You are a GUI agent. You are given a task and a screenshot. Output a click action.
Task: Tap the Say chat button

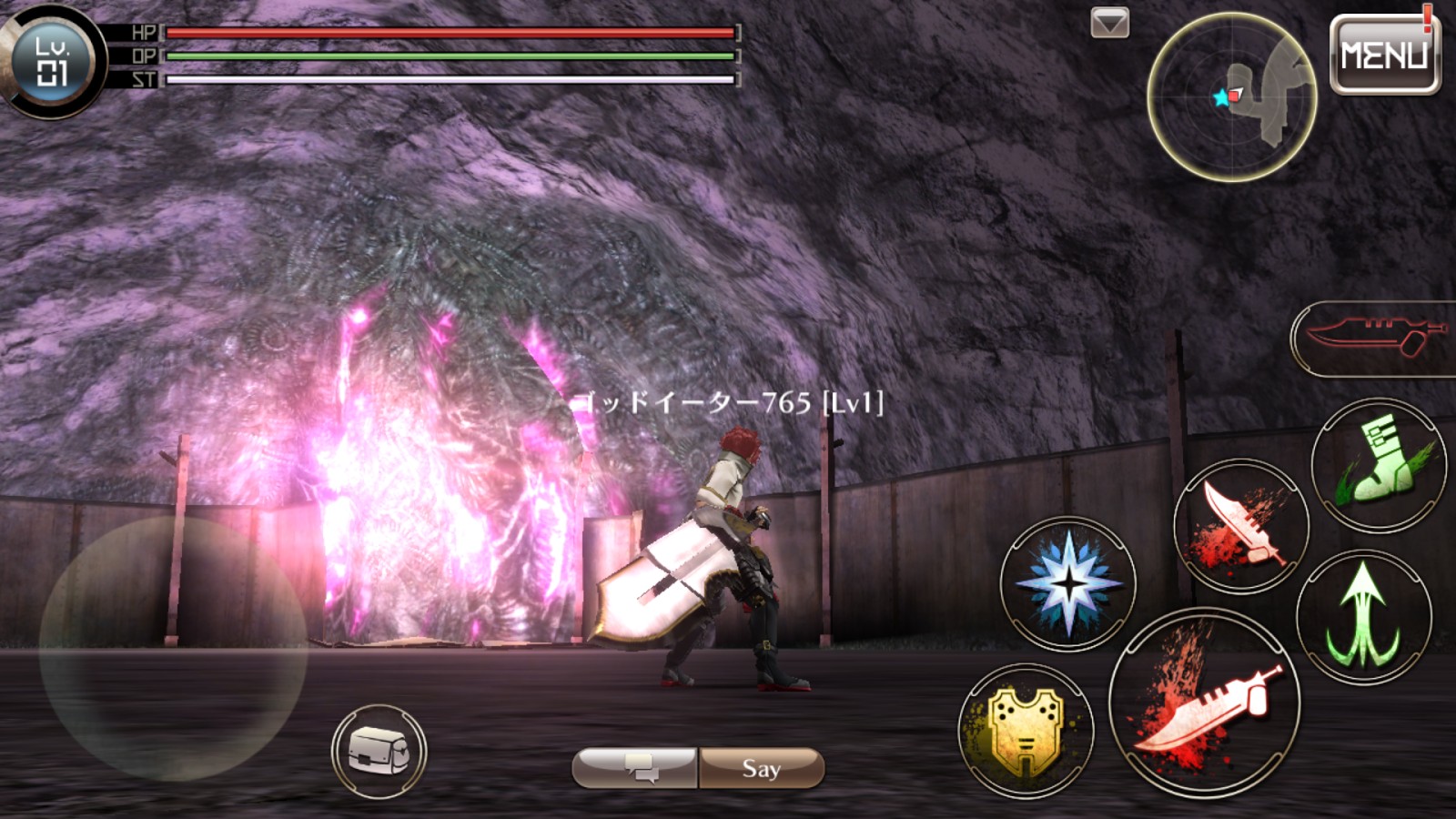pos(762,769)
